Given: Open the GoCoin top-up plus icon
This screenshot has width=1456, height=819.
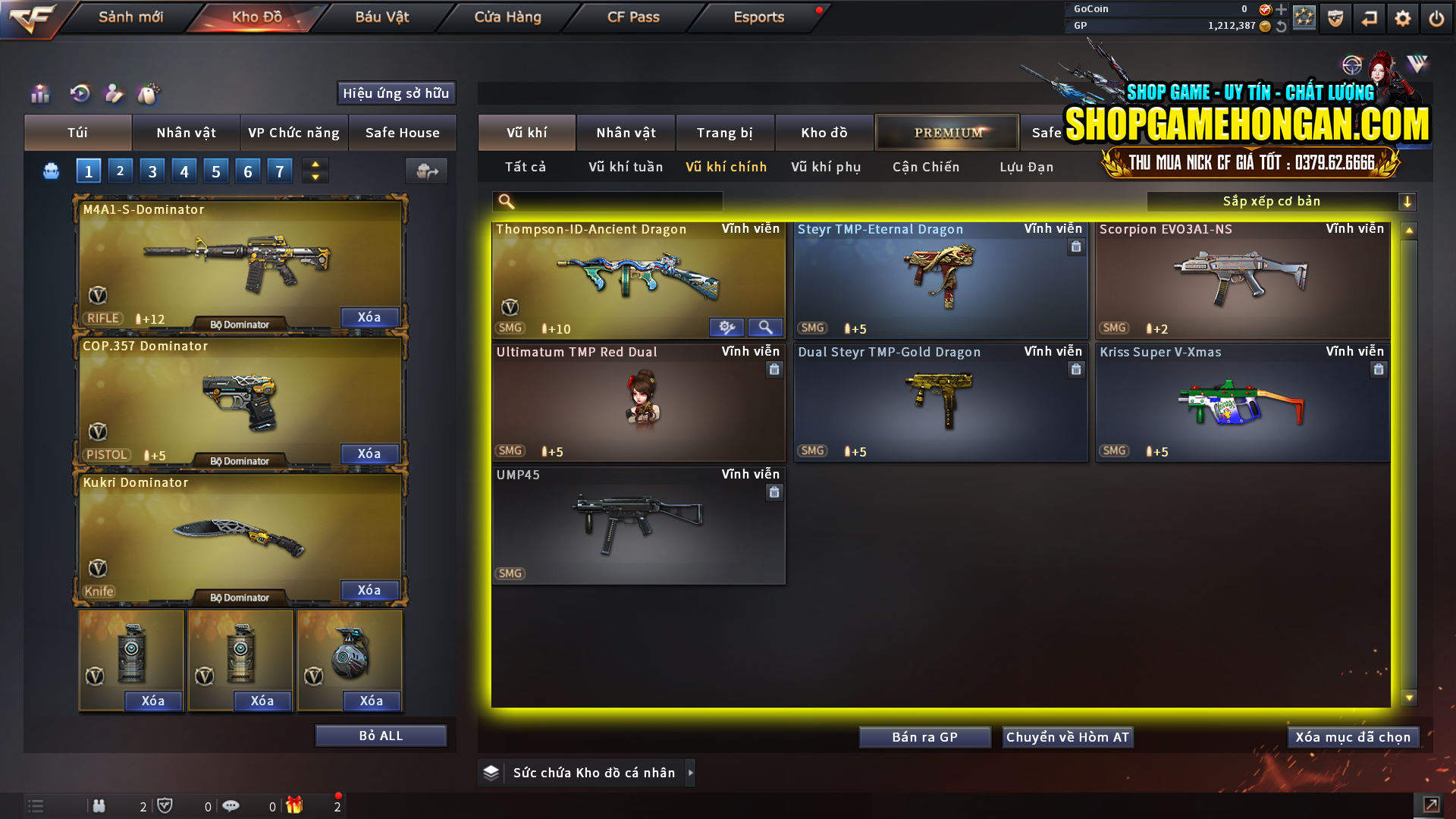Looking at the screenshot, I should click(1282, 9).
